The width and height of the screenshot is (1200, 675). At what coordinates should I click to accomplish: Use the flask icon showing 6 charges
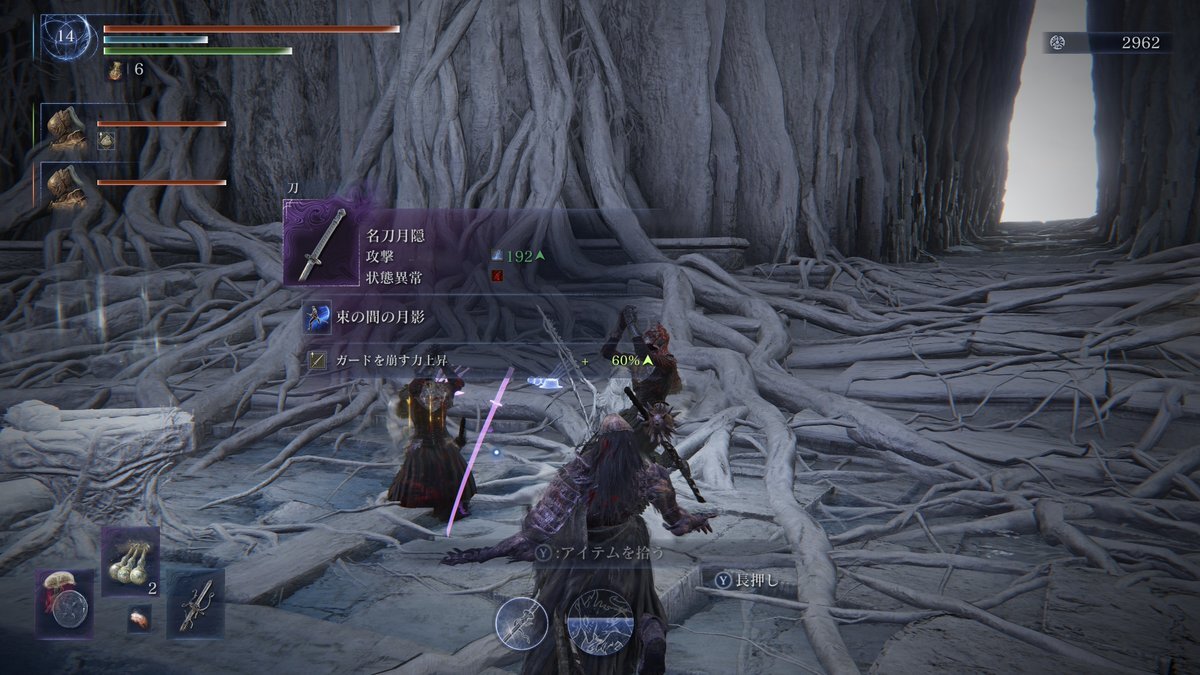(x=117, y=70)
